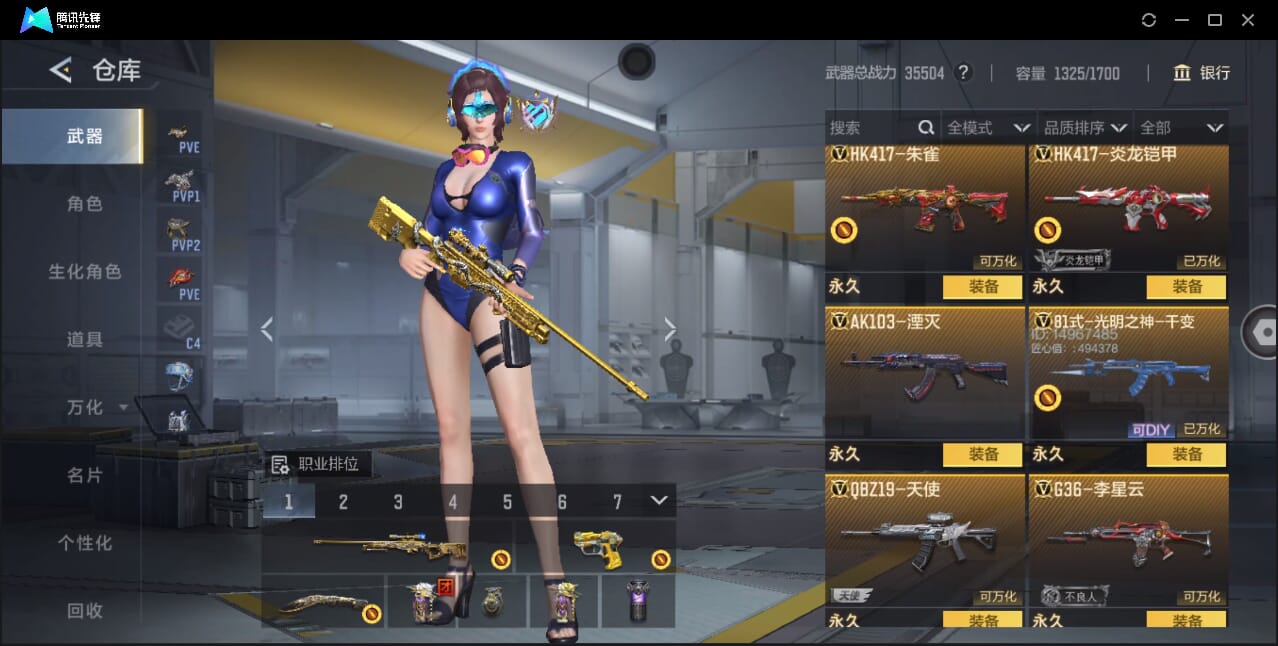Open the 名片 section
Image resolution: width=1278 pixels, height=646 pixels.
[x=85, y=476]
